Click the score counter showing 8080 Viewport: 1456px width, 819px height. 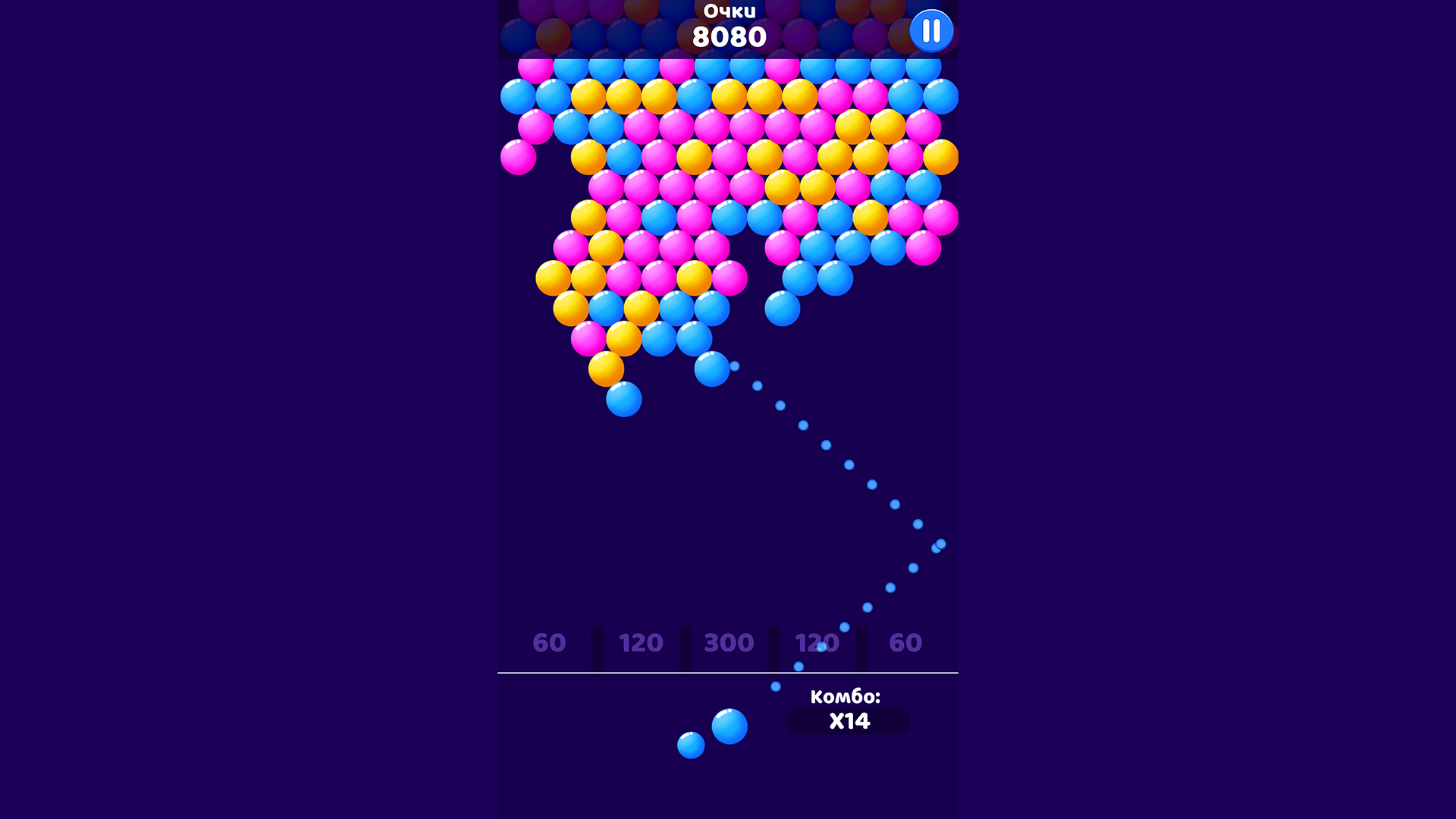730,35
